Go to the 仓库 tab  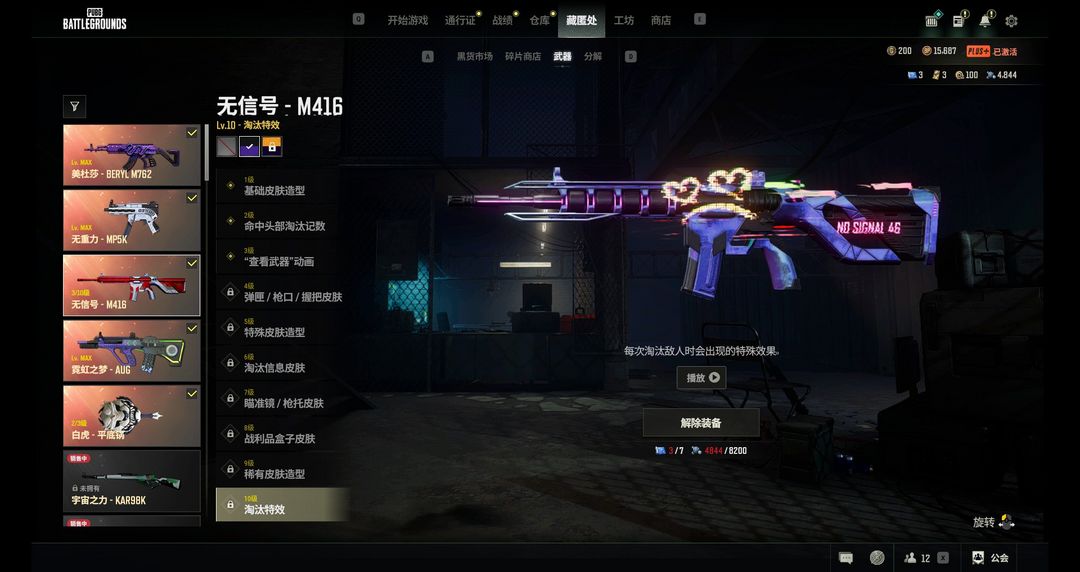tap(539, 20)
